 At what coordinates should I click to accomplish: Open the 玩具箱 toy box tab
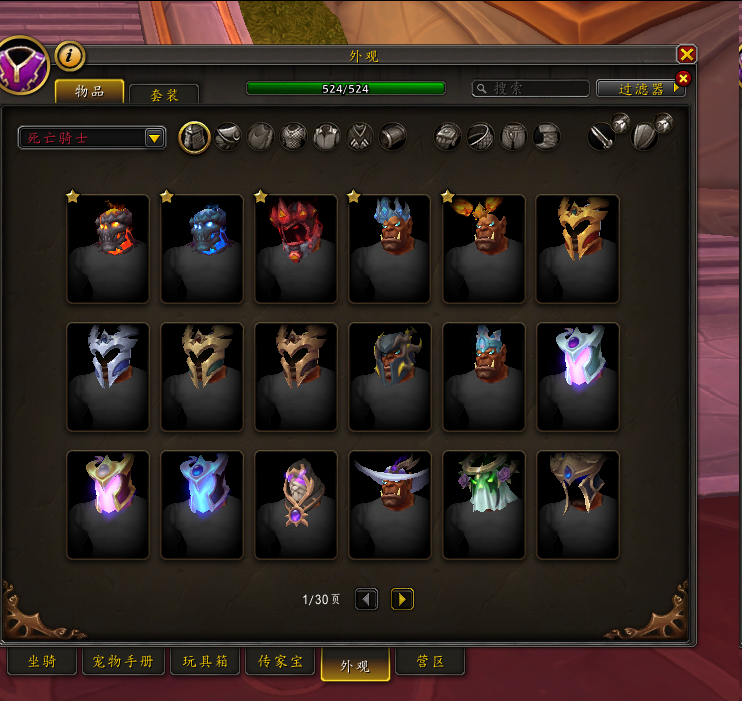204,662
